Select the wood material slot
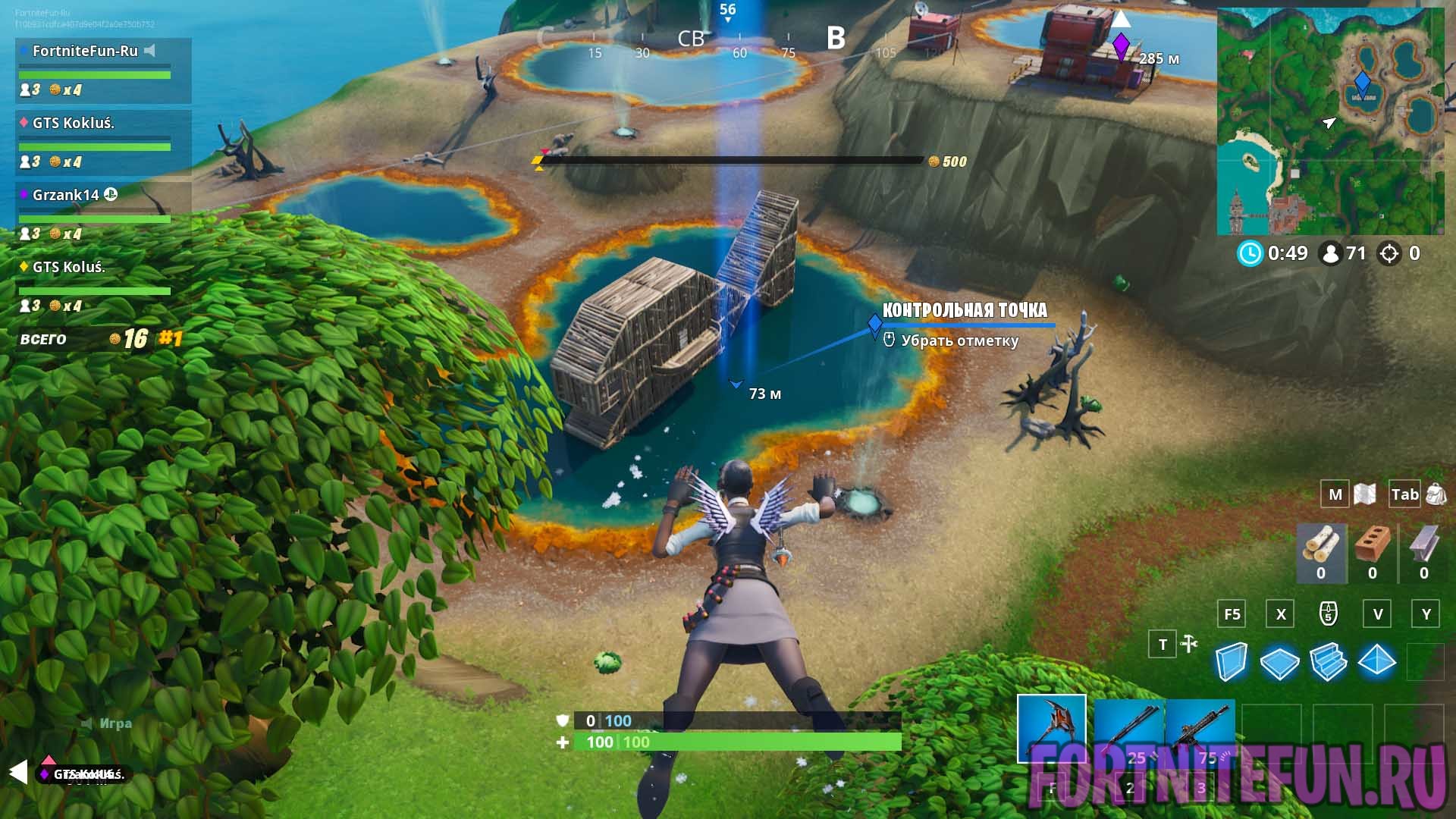Viewport: 1456px width, 819px height. pos(1321,552)
